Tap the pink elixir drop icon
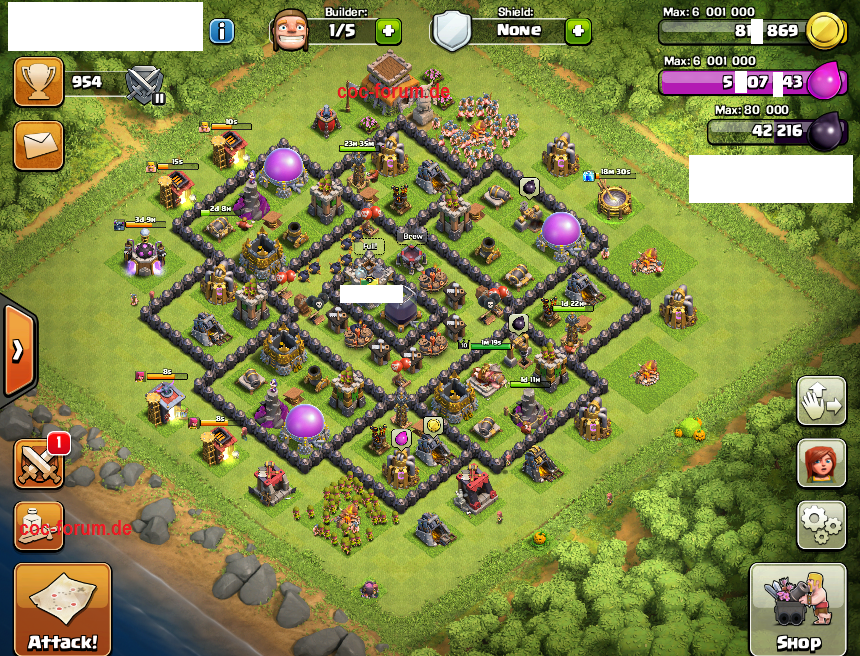Image resolution: width=860 pixels, height=656 pixels. point(826,80)
